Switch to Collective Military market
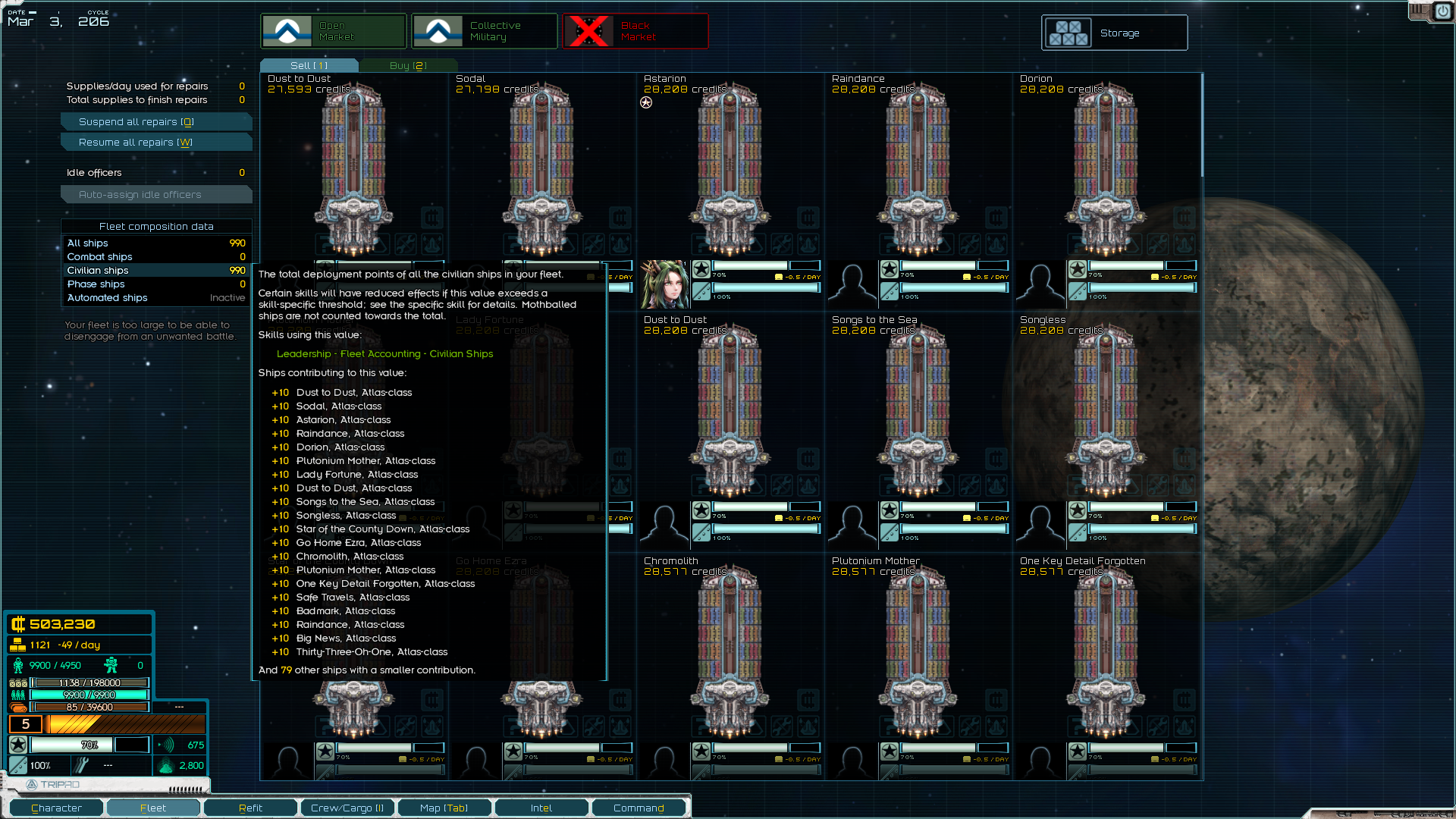This screenshot has width=1456, height=819. point(485,31)
